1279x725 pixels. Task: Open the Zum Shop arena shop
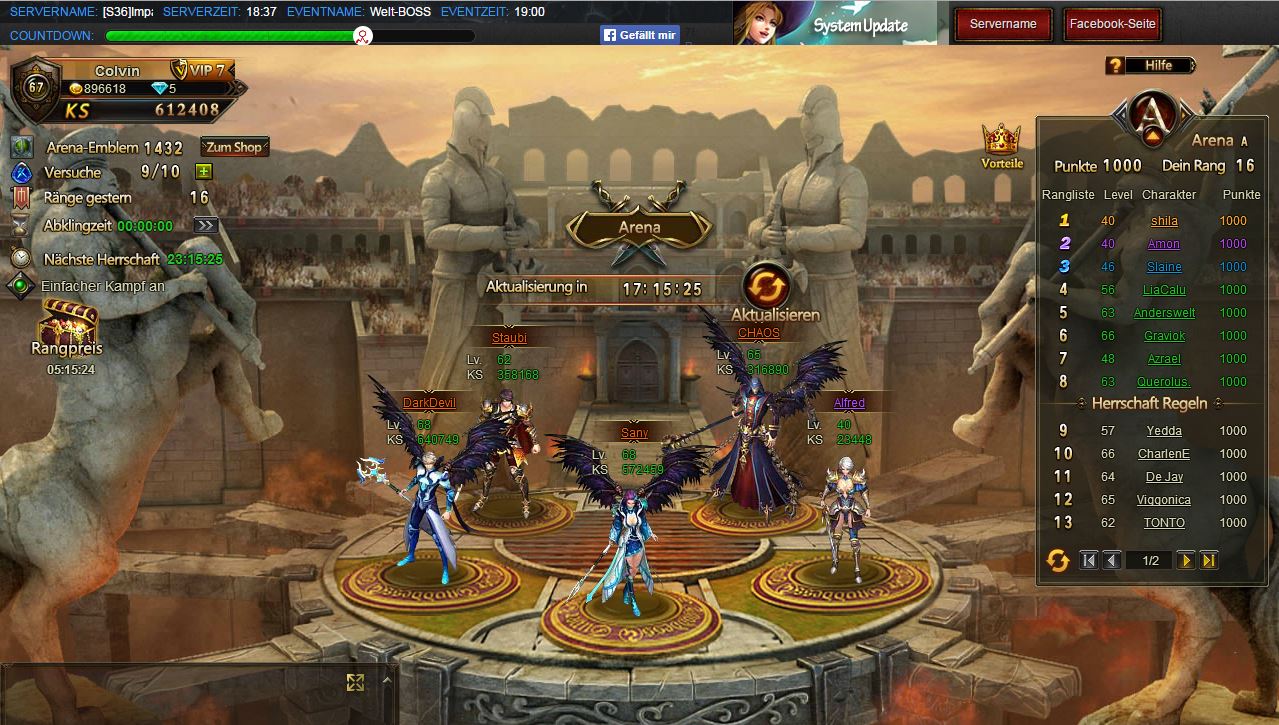234,147
